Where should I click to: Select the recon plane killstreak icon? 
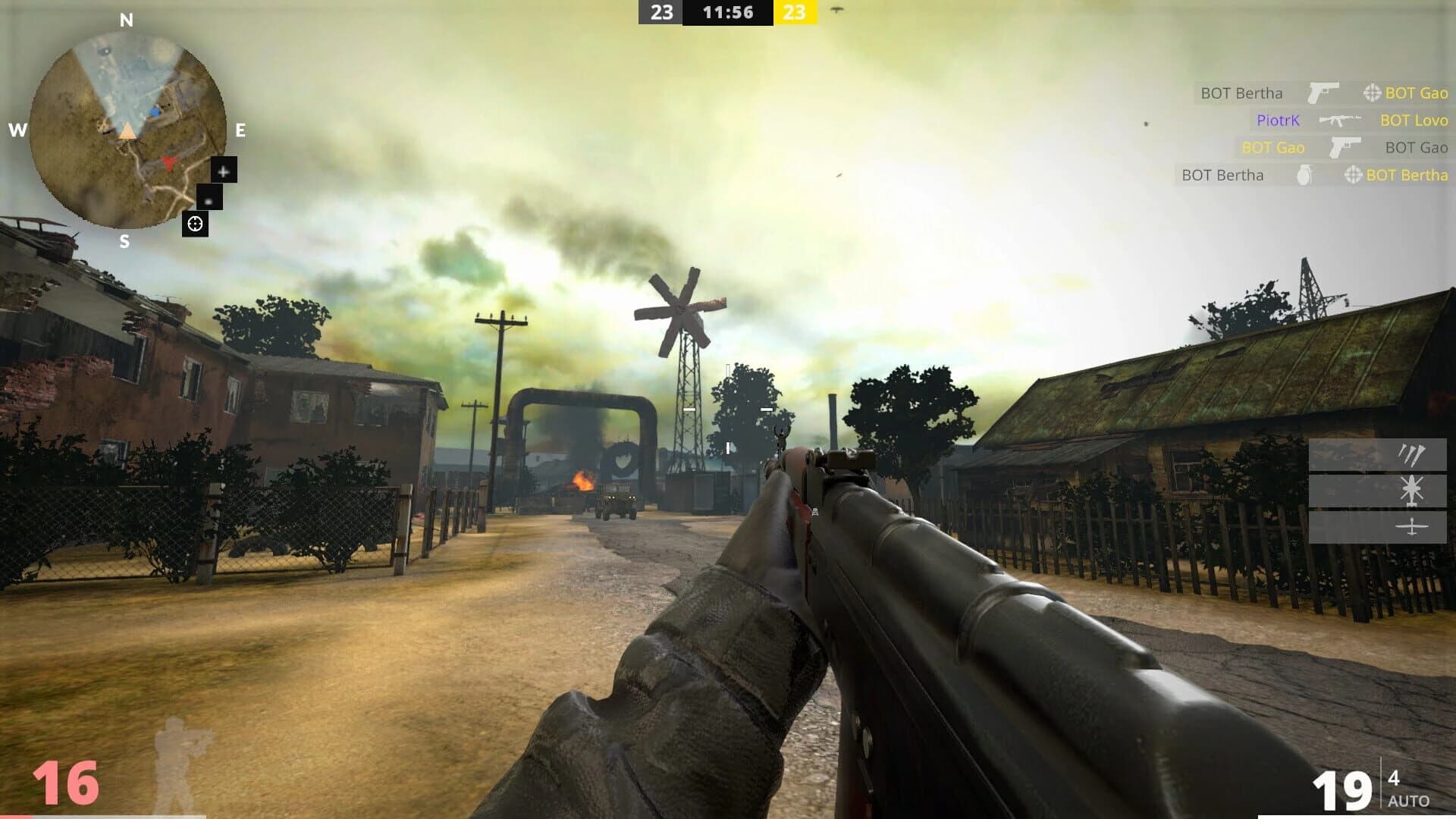(1412, 527)
